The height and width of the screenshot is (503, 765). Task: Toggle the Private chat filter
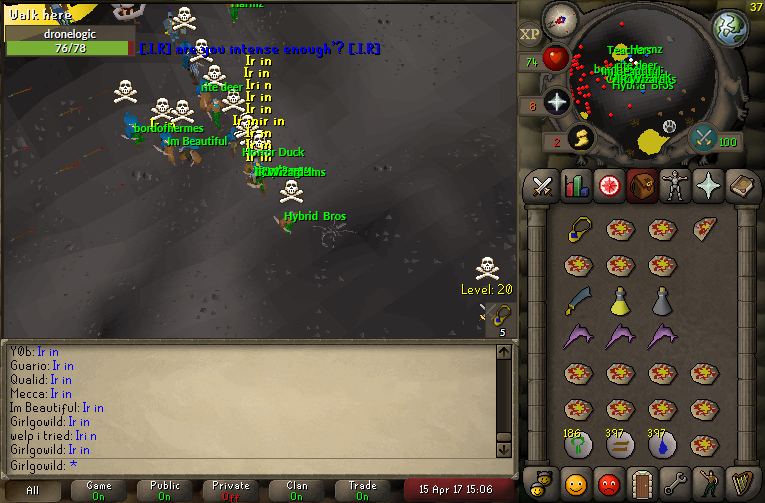231,490
